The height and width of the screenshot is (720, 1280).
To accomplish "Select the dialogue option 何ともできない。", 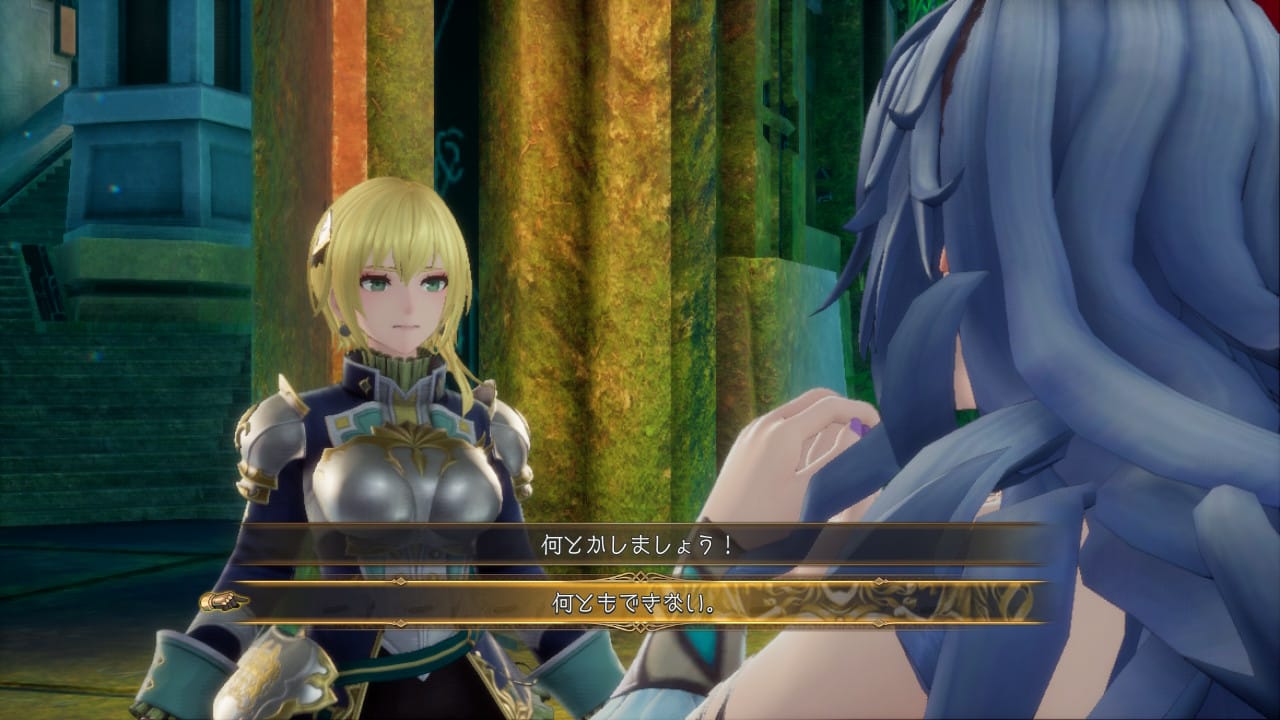I will 639,603.
